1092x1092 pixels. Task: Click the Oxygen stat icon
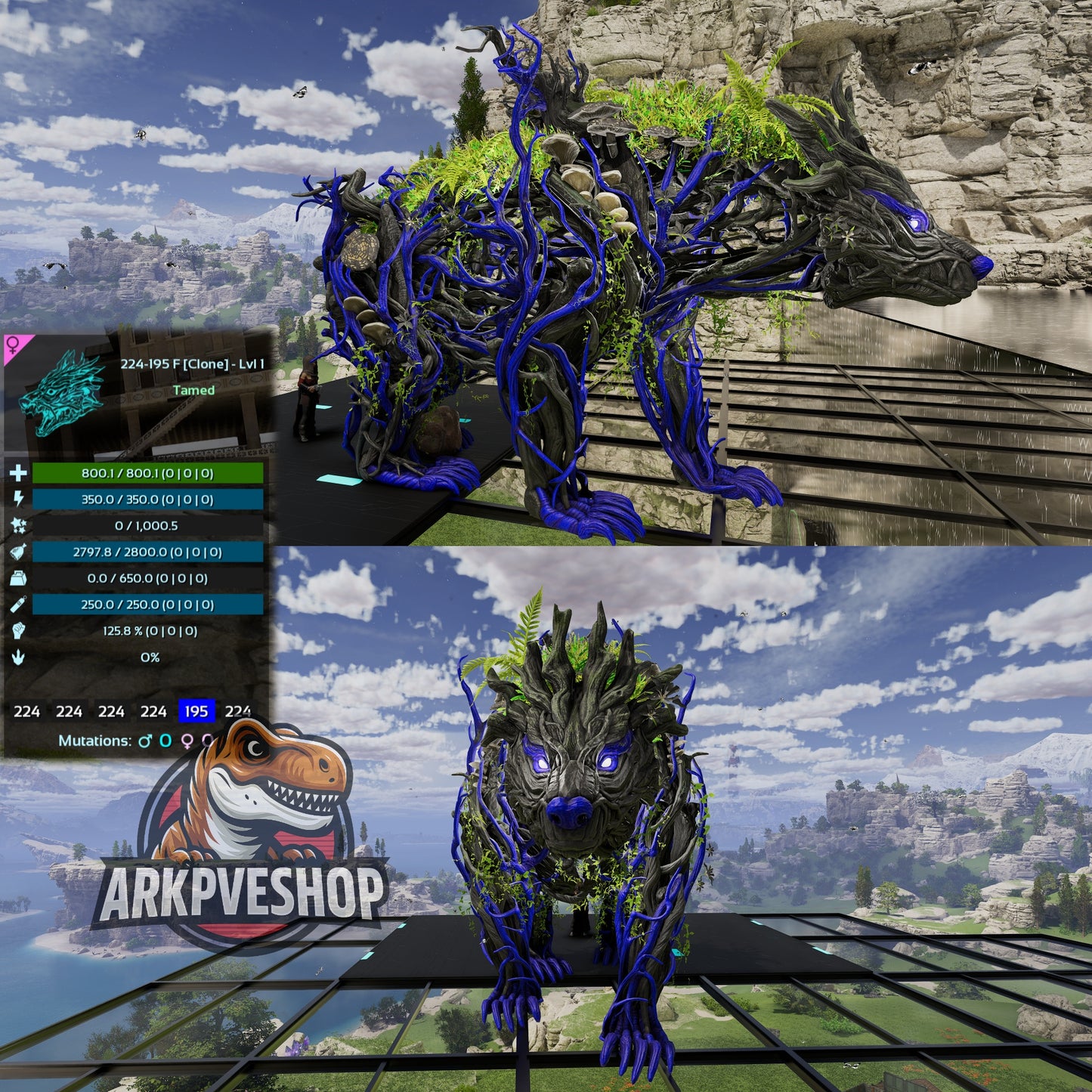[17, 605]
